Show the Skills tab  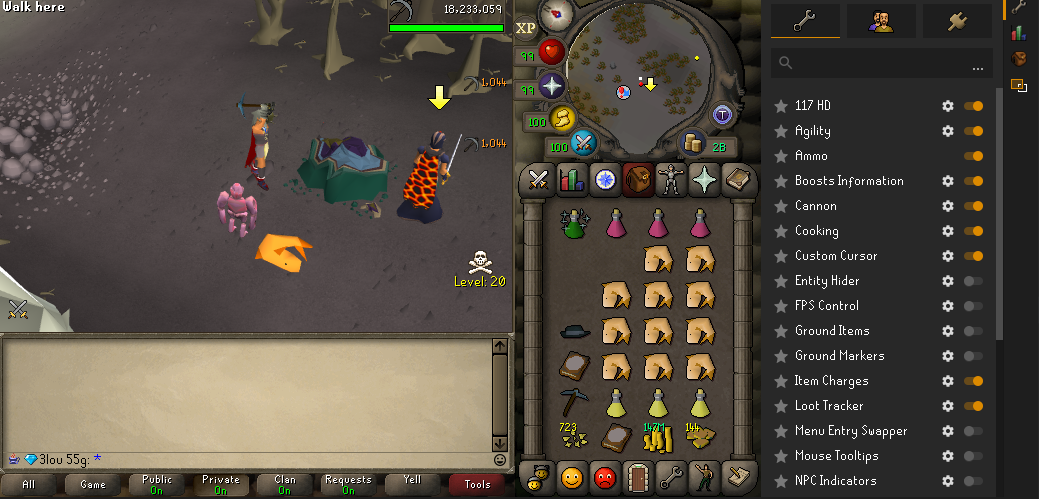tap(571, 179)
